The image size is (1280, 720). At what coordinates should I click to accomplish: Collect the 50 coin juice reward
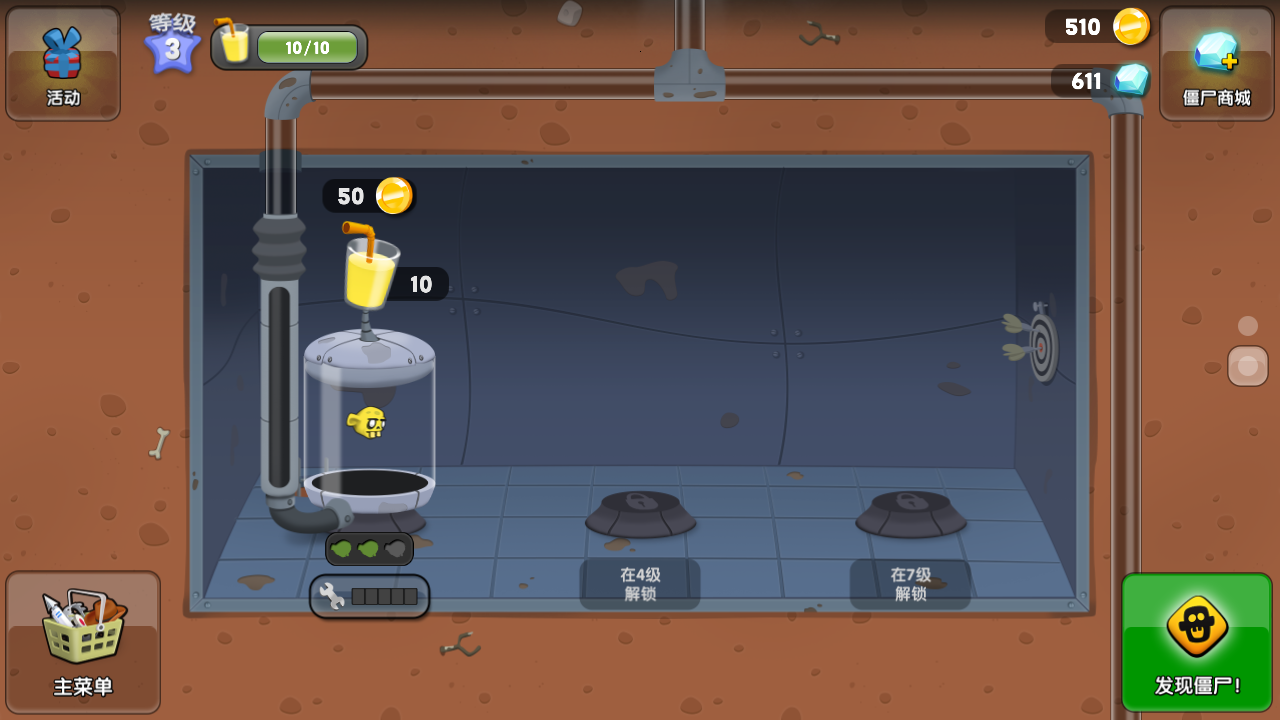[x=368, y=196]
